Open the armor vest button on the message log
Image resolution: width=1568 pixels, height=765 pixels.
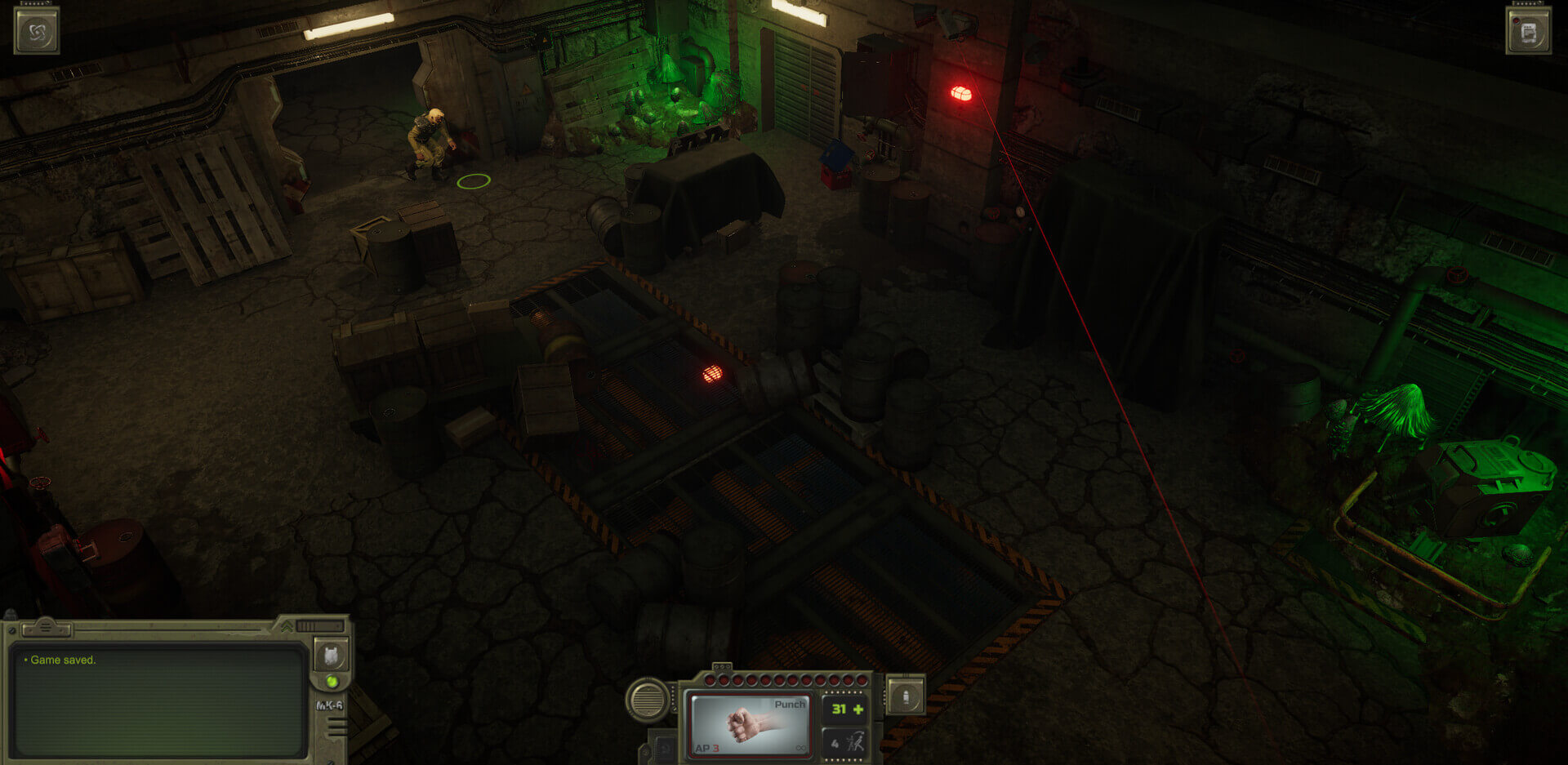331,655
